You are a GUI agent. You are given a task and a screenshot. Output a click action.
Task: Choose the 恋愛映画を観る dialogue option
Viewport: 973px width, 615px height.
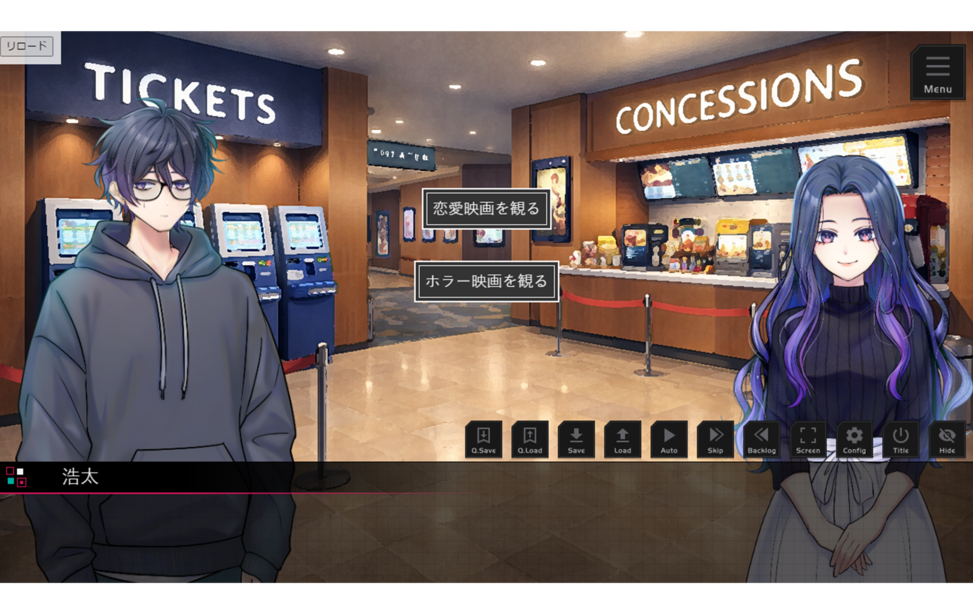[x=486, y=209]
